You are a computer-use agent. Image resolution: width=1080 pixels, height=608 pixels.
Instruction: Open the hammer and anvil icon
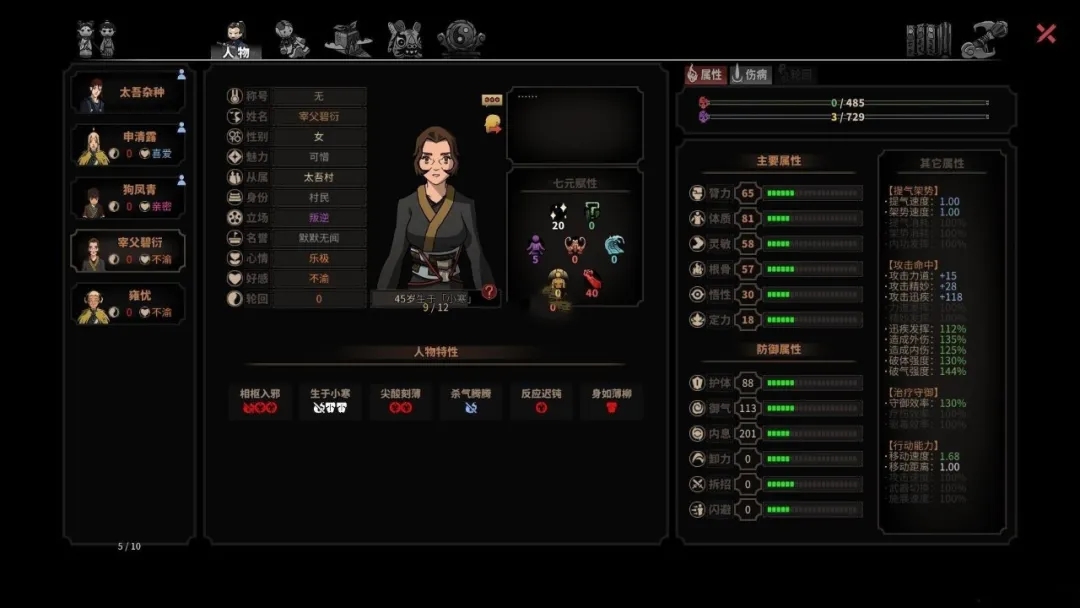pos(983,39)
